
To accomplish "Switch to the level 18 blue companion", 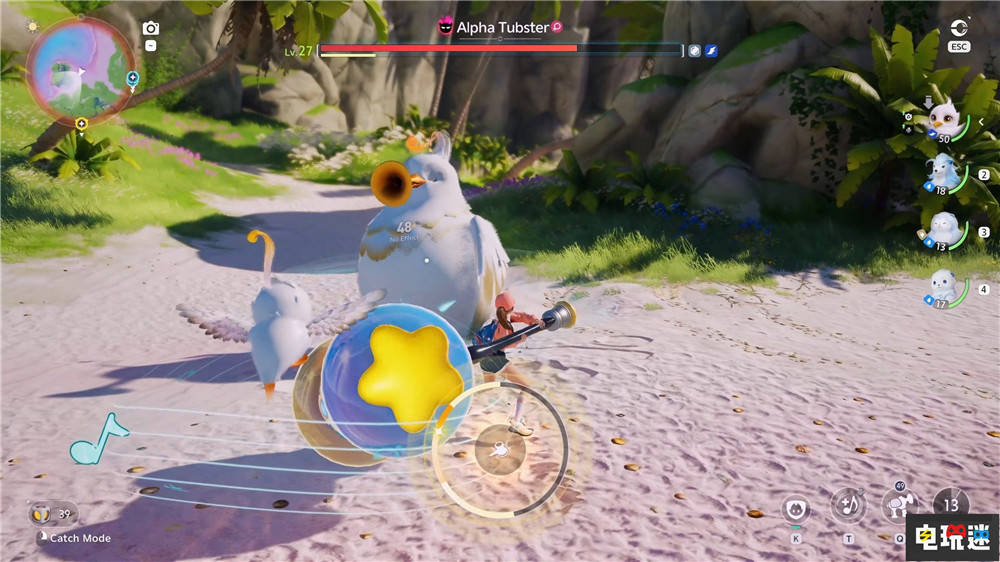I will [x=943, y=174].
